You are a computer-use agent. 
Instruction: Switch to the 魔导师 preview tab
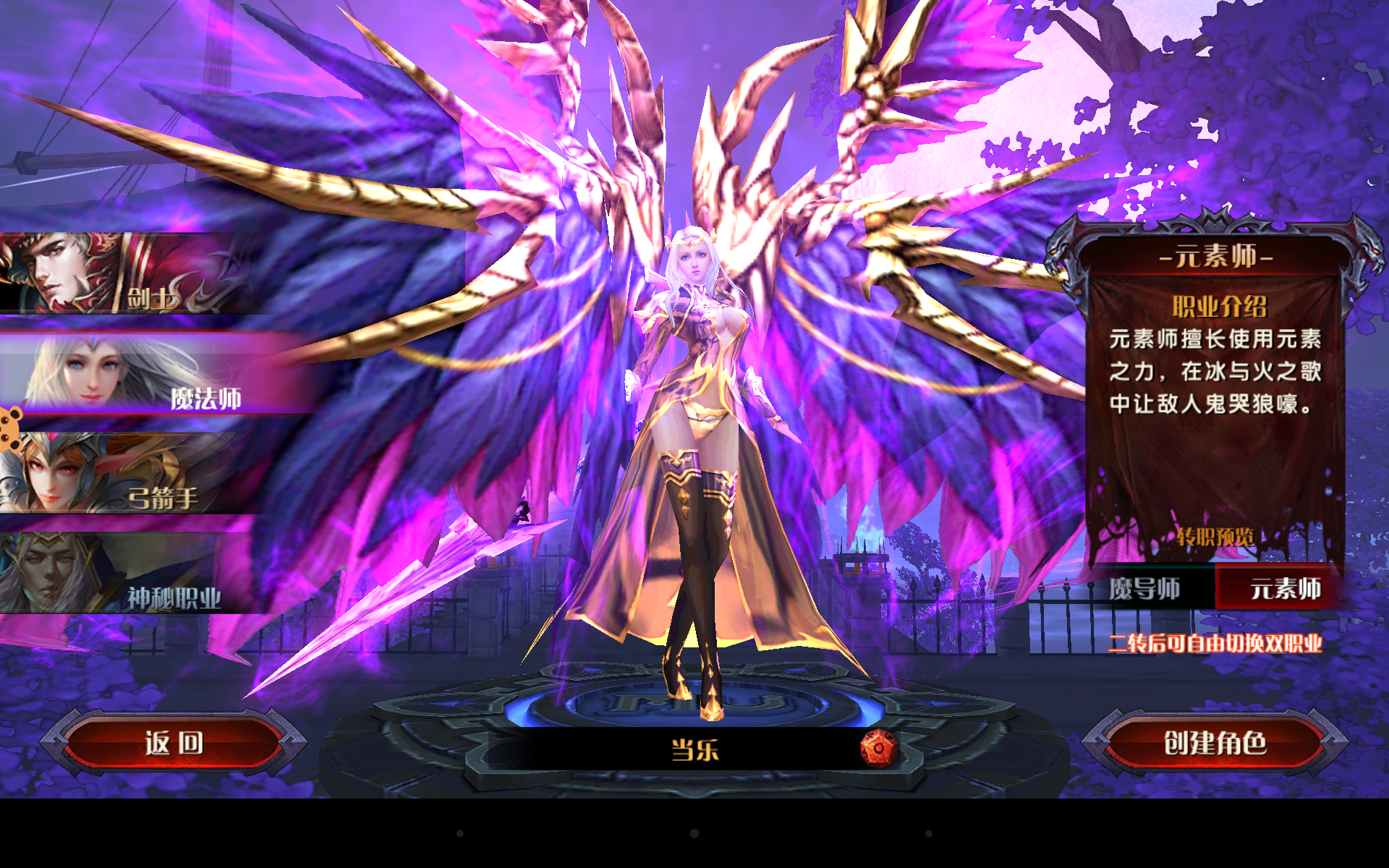[x=1145, y=589]
